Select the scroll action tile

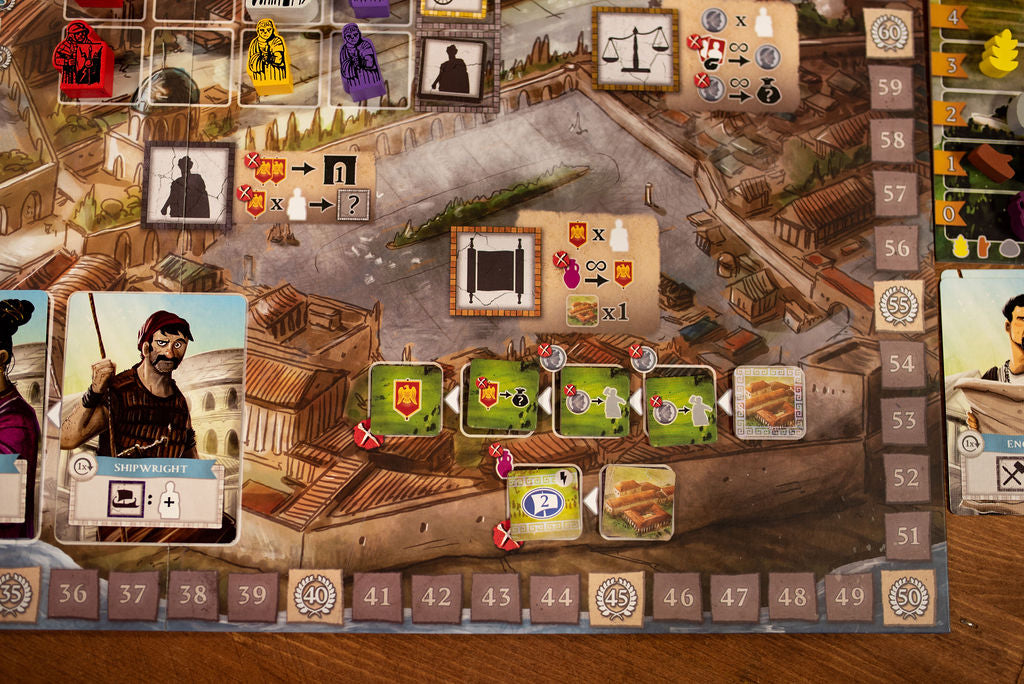click(495, 271)
